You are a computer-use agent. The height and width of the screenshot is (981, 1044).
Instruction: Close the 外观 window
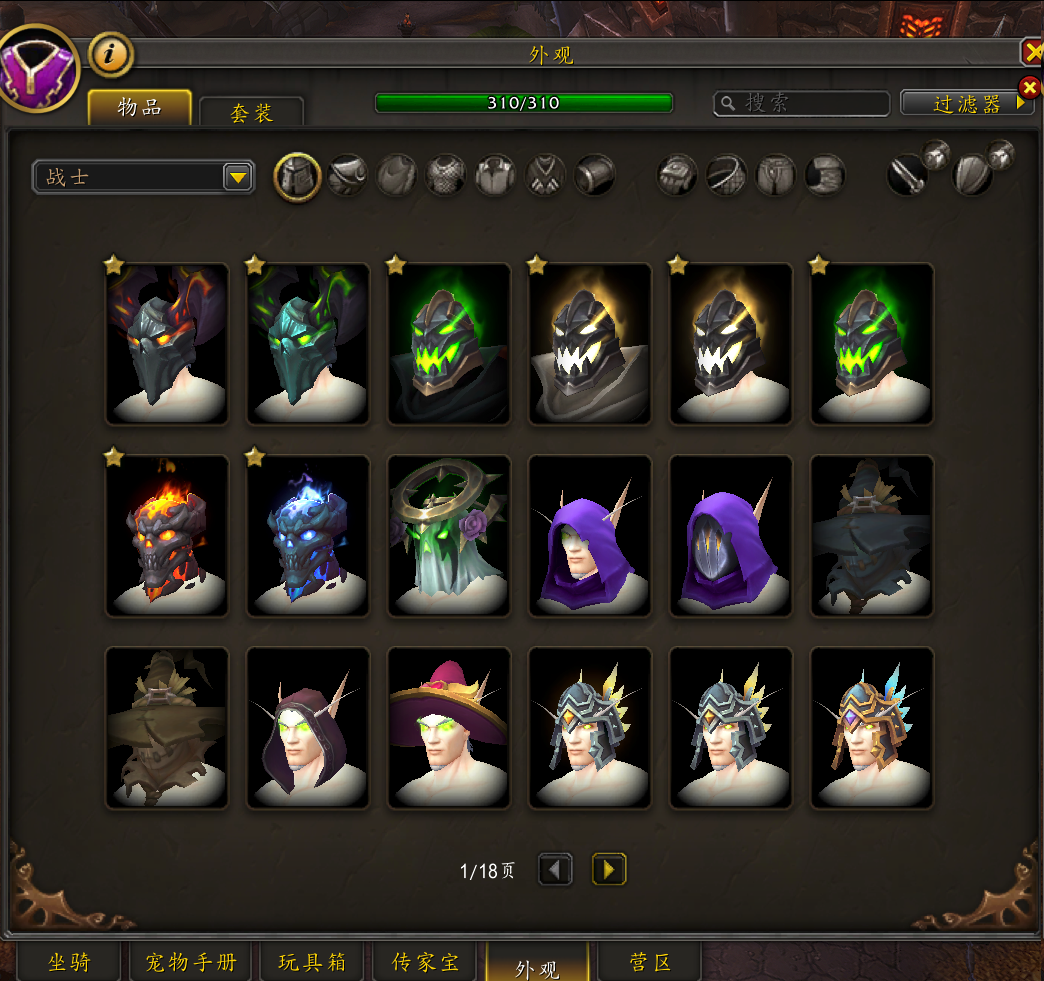[1031, 52]
